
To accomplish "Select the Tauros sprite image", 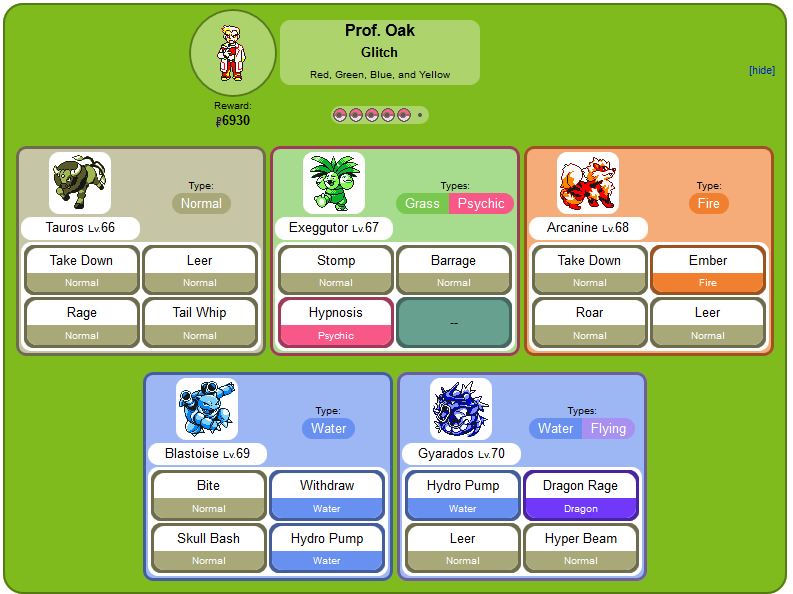I will (x=80, y=182).
